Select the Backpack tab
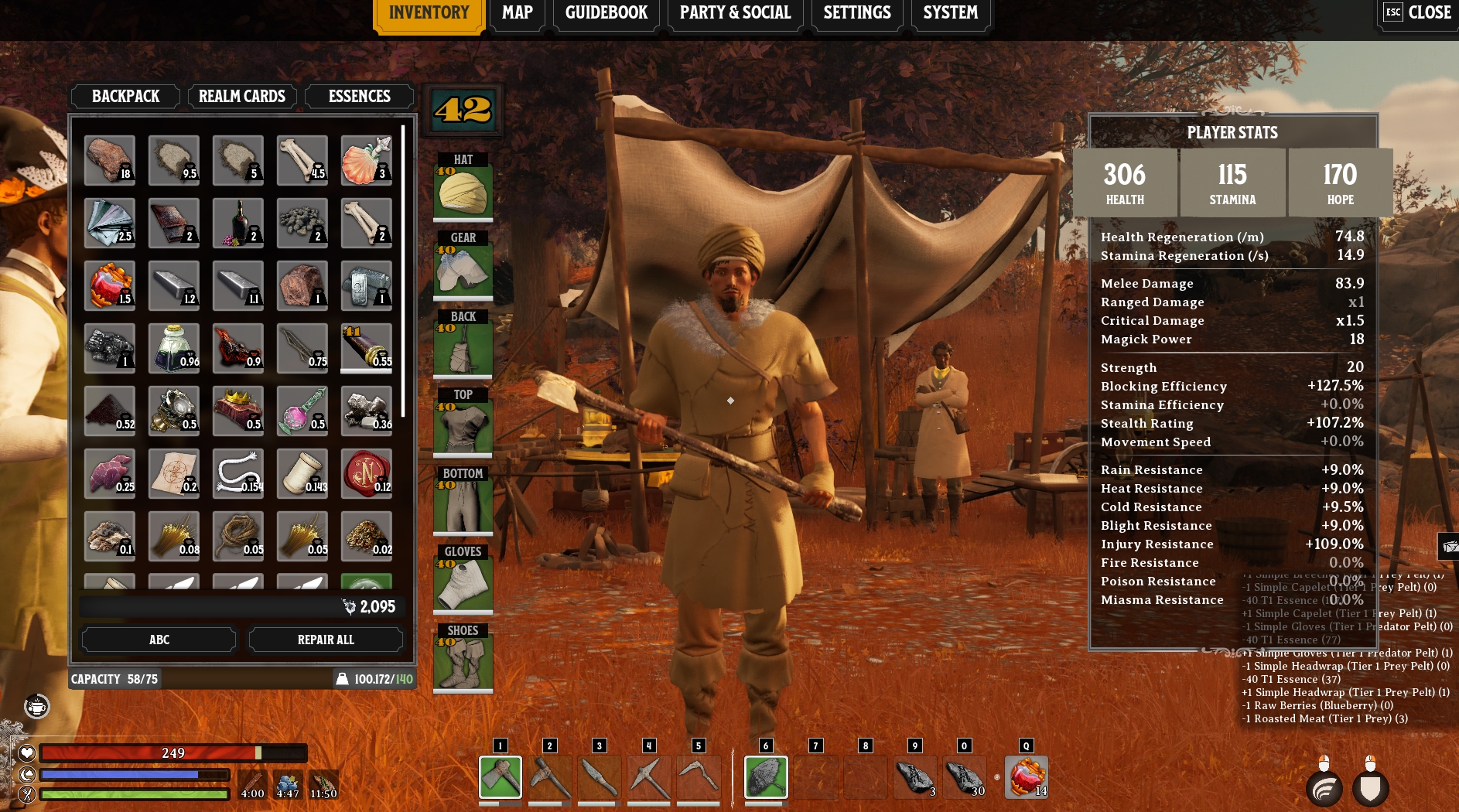This screenshot has height=812, width=1459. click(x=125, y=97)
